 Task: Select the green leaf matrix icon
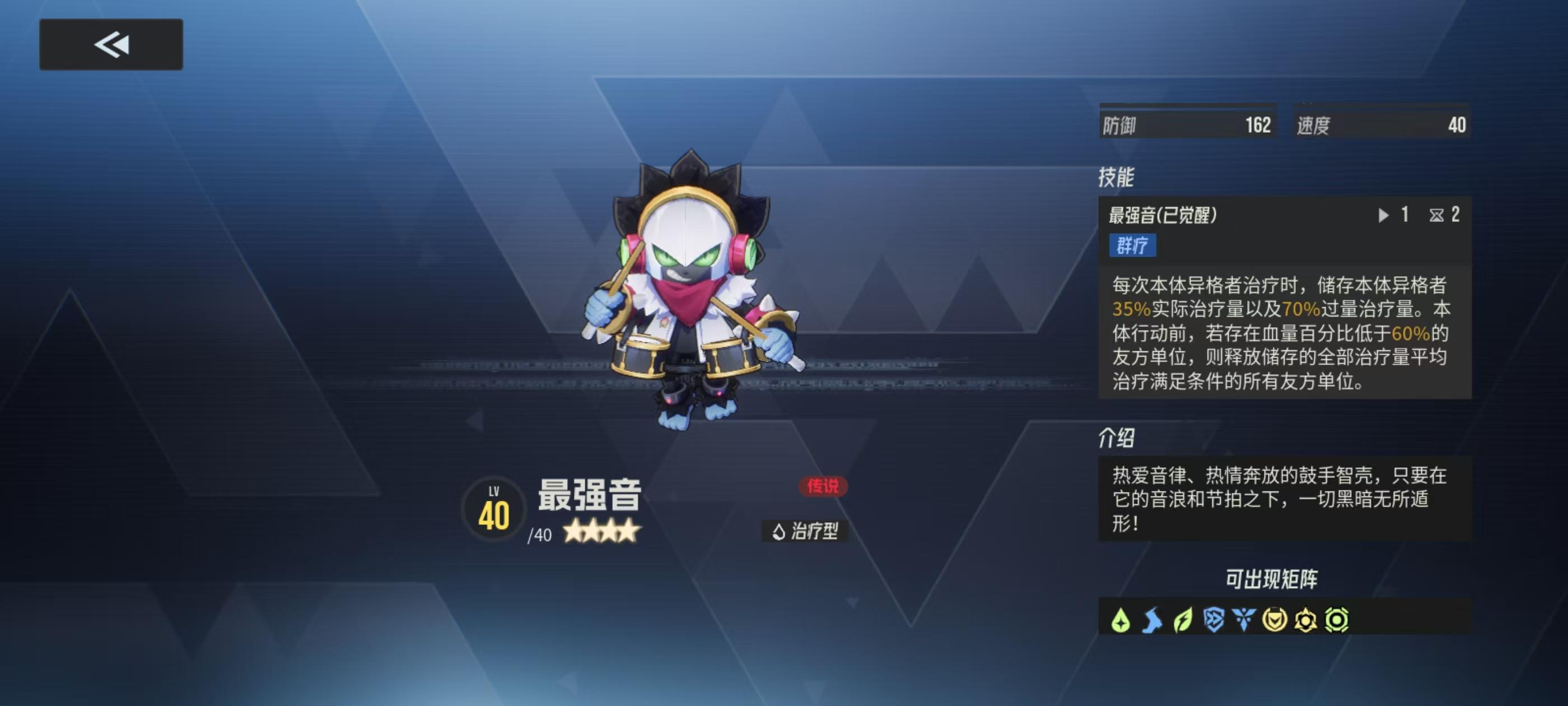click(x=1183, y=620)
